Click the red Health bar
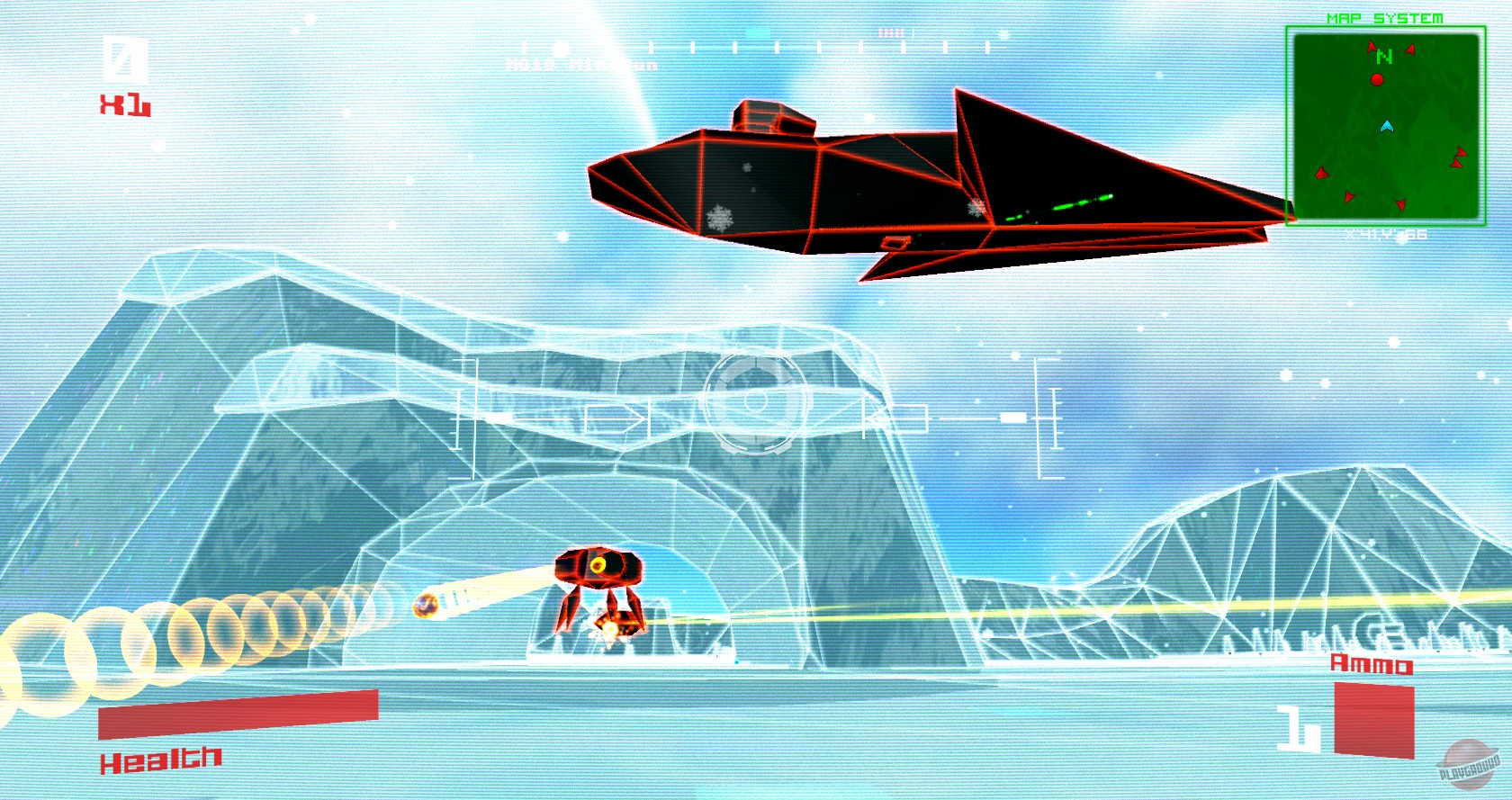This screenshot has width=1512, height=800. click(237, 715)
